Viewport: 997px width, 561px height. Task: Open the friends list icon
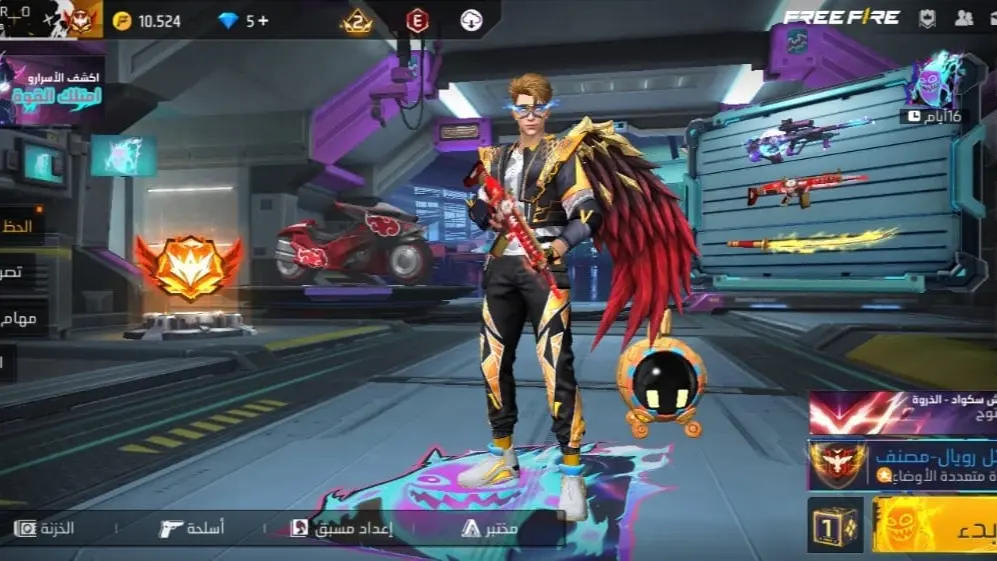point(964,17)
